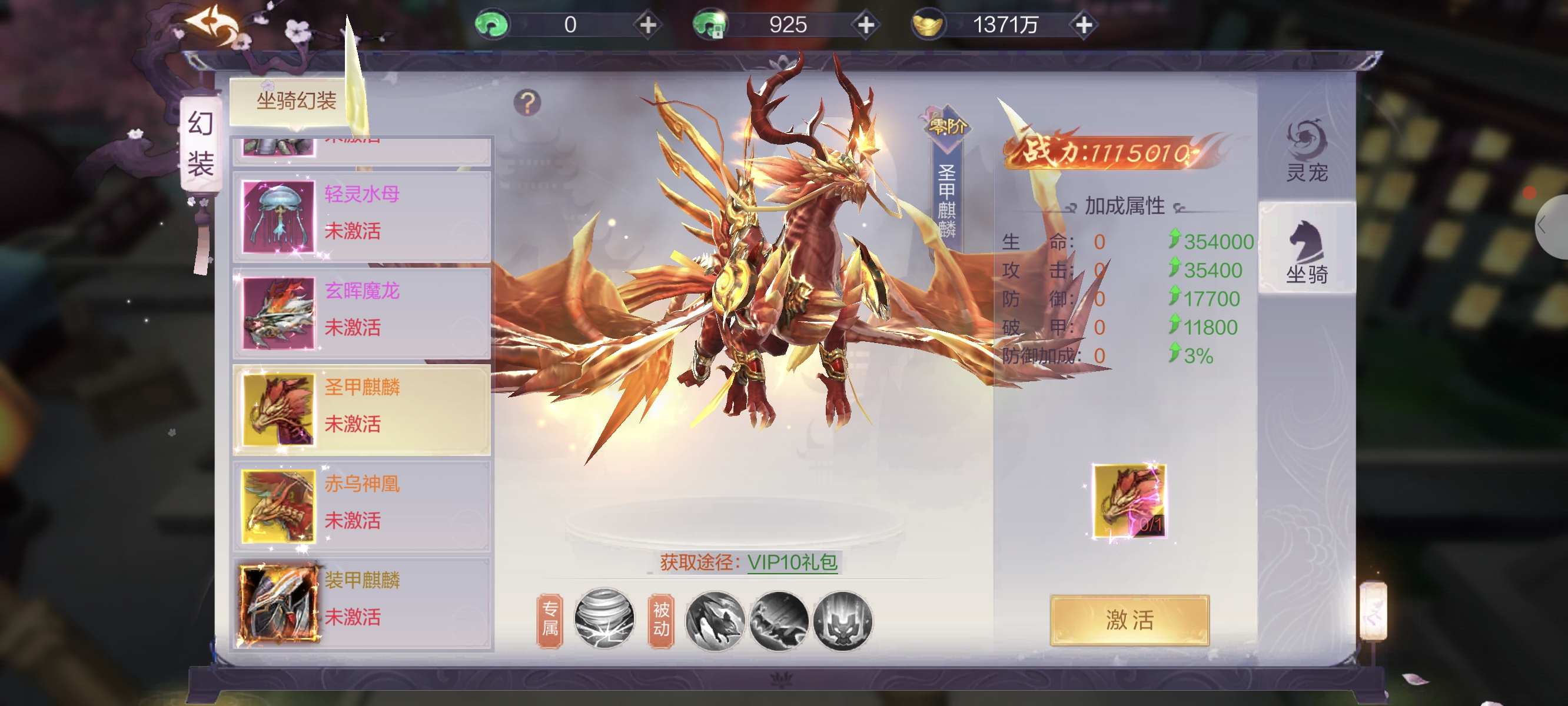
Task: View the exclusive tornado skill icon
Action: tap(604, 619)
